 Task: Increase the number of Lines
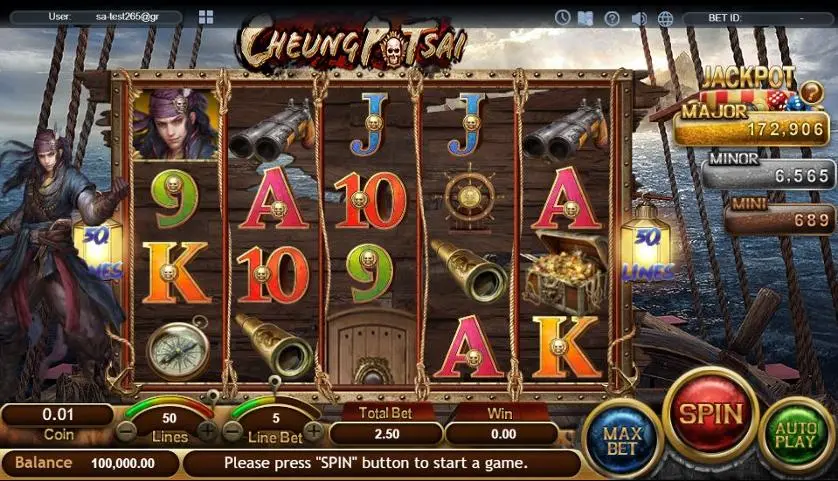coord(207,432)
